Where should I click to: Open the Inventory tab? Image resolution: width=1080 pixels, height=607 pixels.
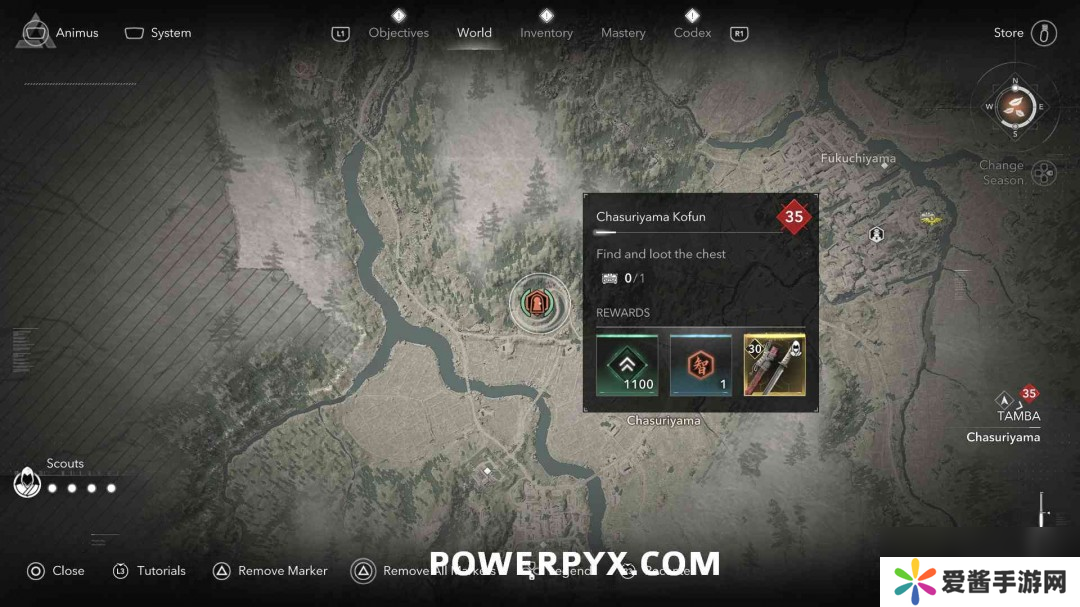546,33
